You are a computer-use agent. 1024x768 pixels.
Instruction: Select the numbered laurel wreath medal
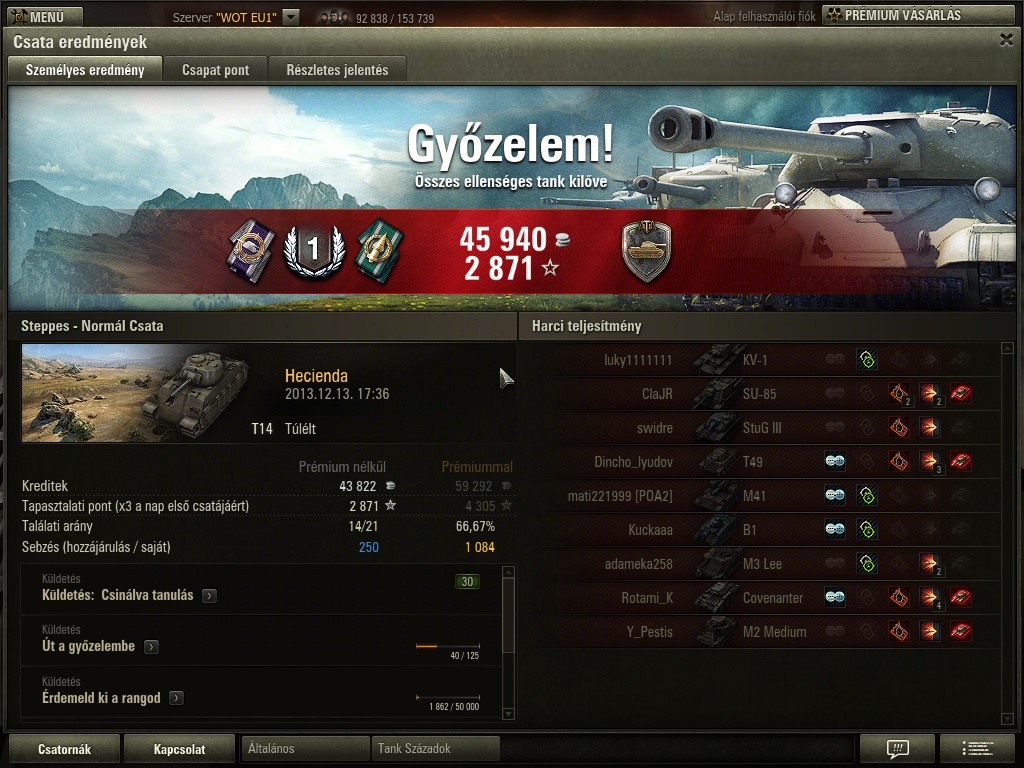312,250
